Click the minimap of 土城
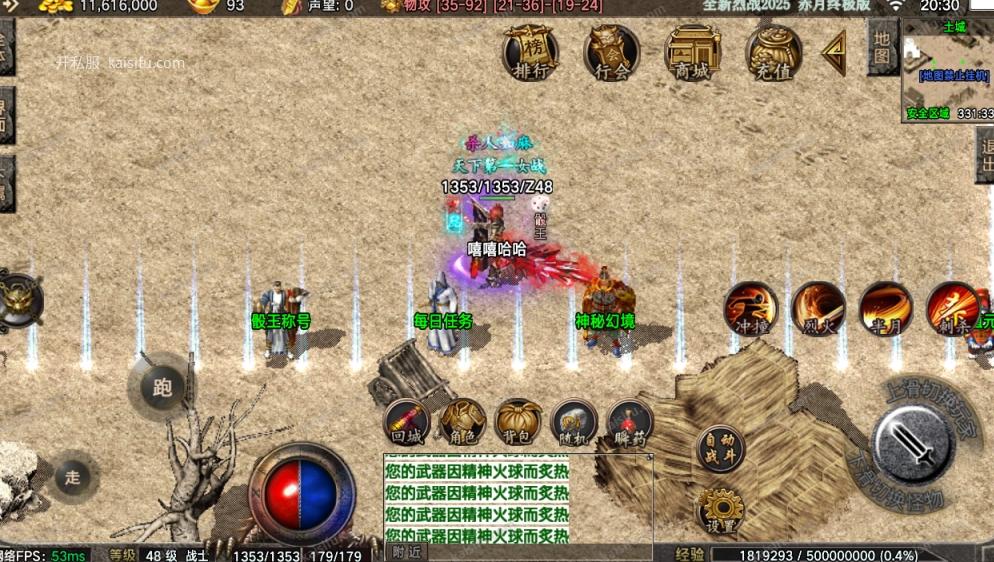Screen dimensions: 994x562 point(947,68)
